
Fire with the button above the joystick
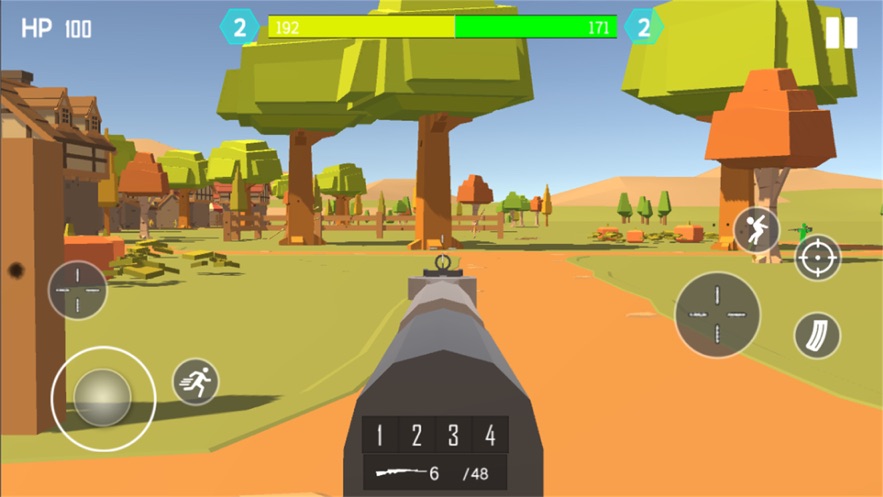(78, 290)
